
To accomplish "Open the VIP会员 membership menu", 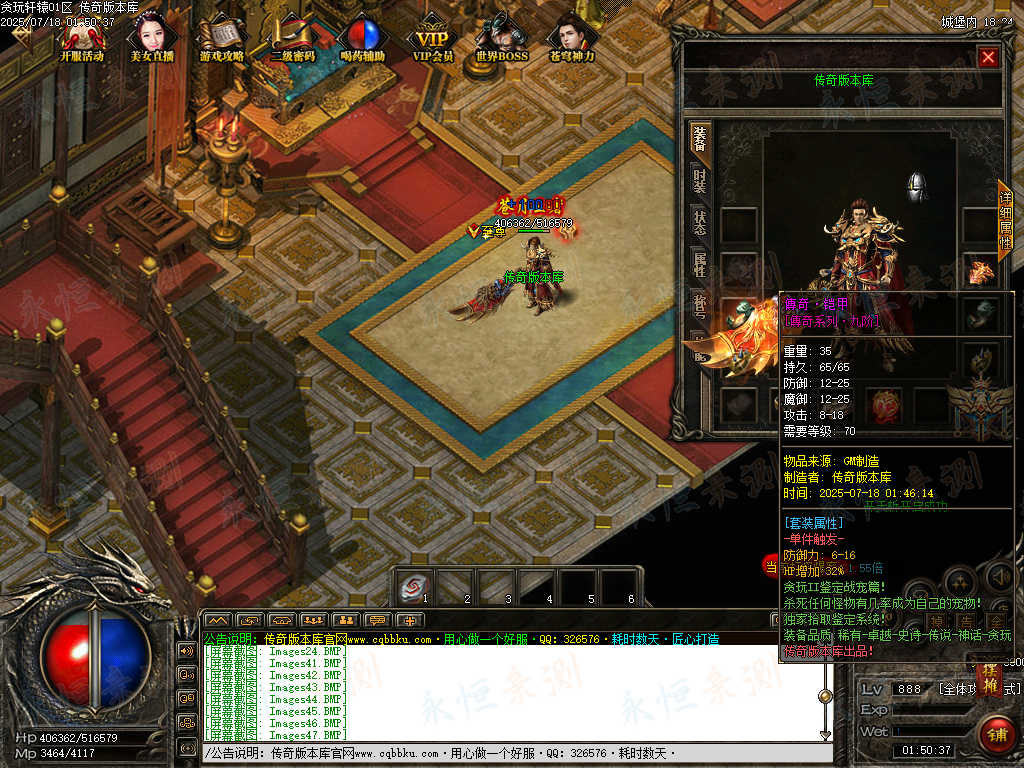I will (x=432, y=36).
